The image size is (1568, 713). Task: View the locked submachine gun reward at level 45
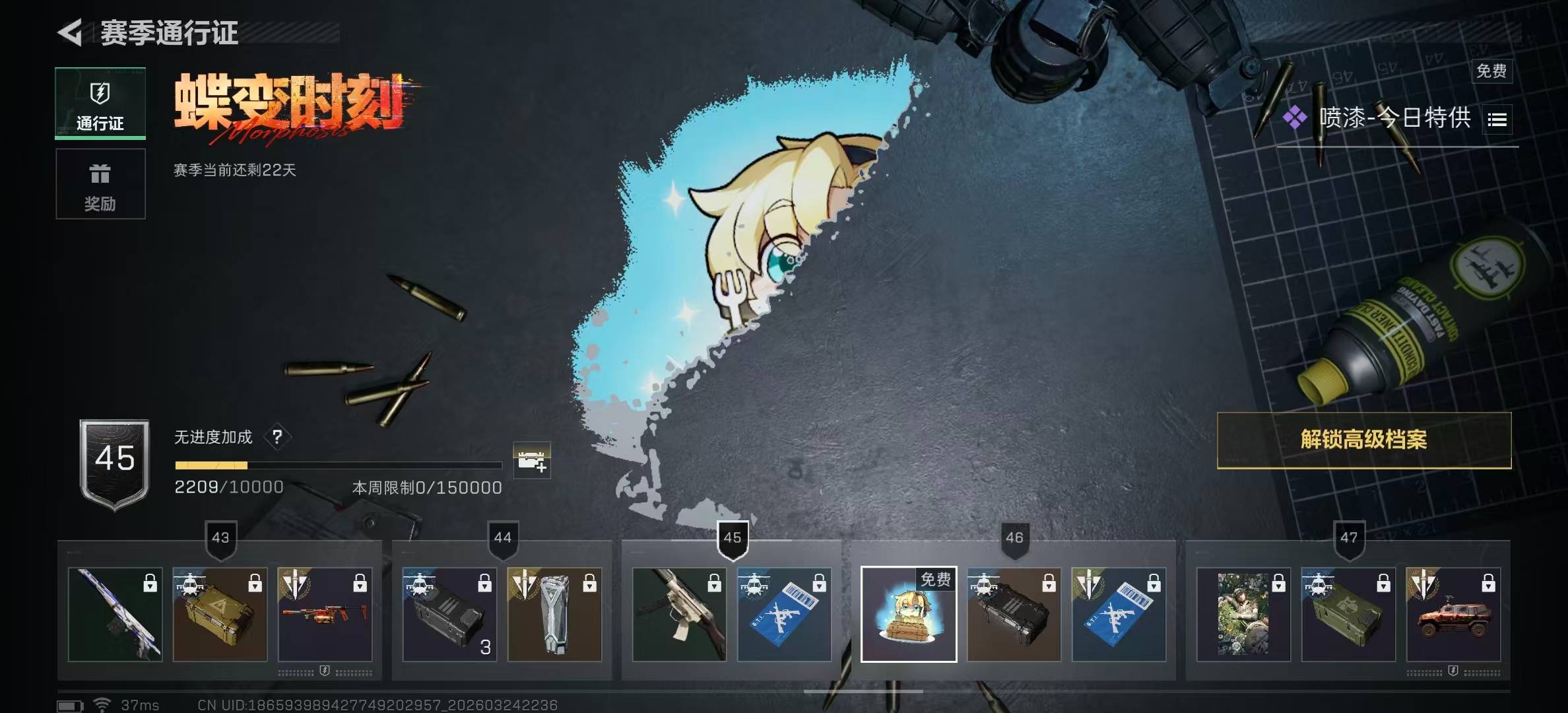pos(679,614)
